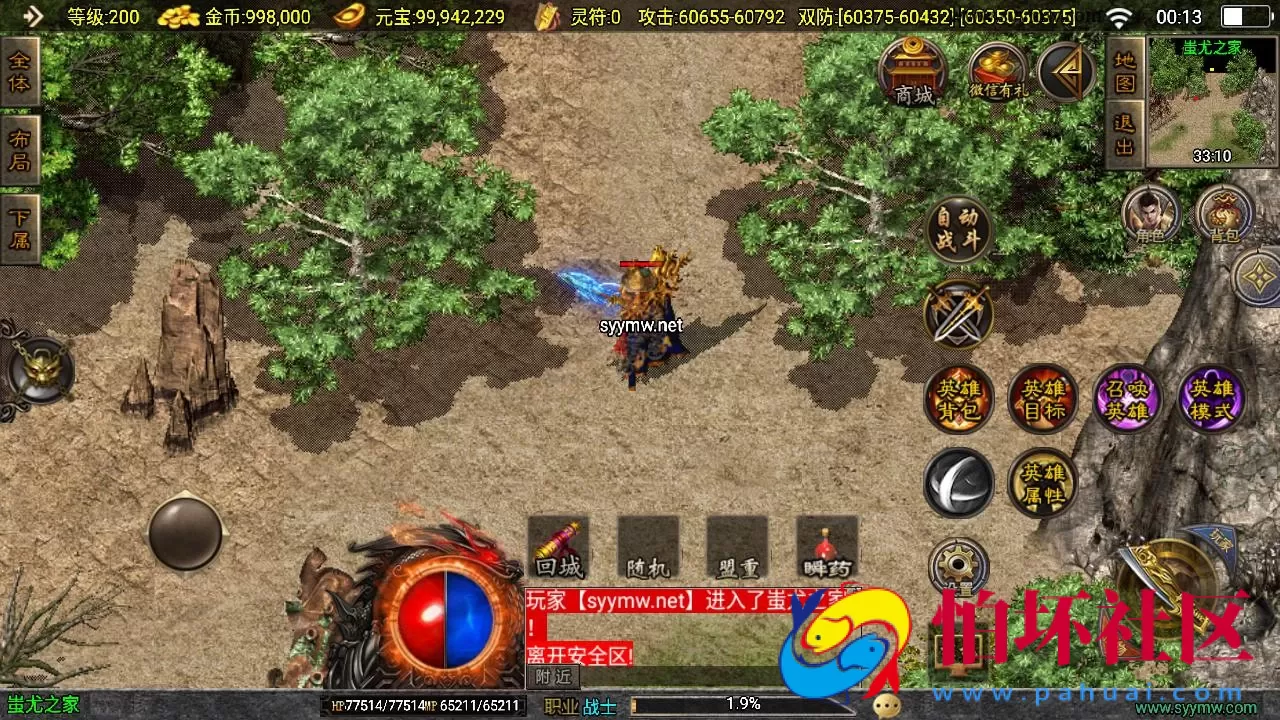
Task: Click the 召唤英雄 summon hero icon
Action: 1127,398
